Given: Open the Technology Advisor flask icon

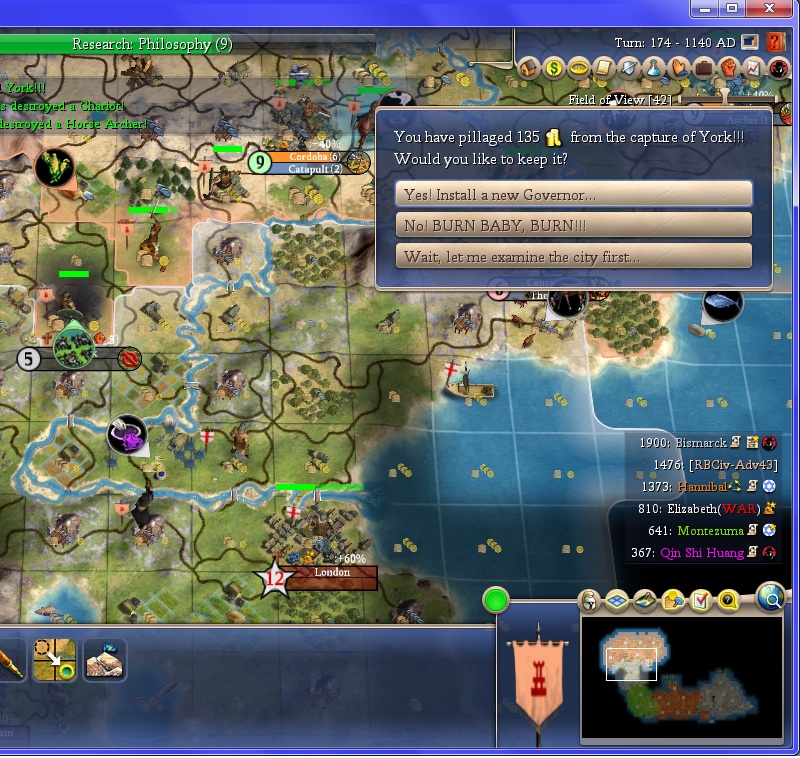Looking at the screenshot, I should (654, 68).
